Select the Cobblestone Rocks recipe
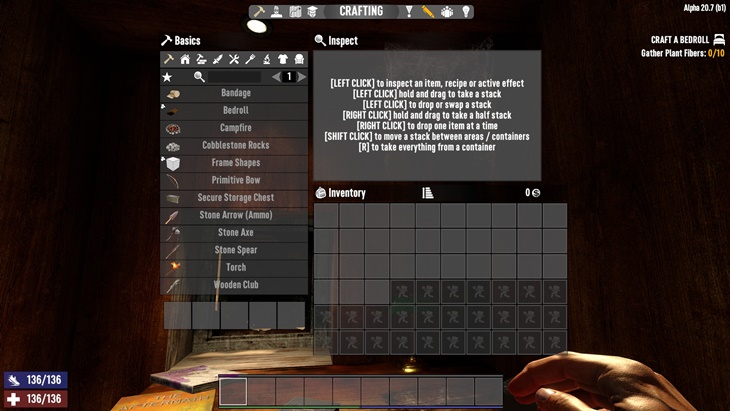The image size is (730, 411). coord(235,145)
